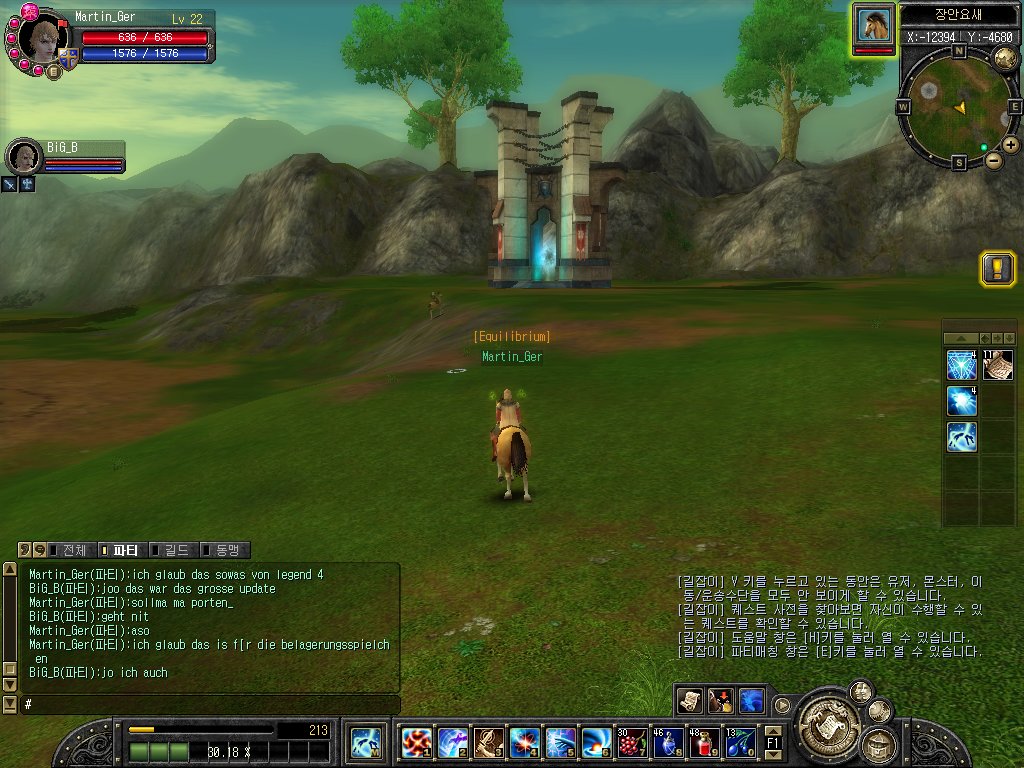Use the blue mana potion in slot 8
The height and width of the screenshot is (768, 1024).
click(x=668, y=742)
